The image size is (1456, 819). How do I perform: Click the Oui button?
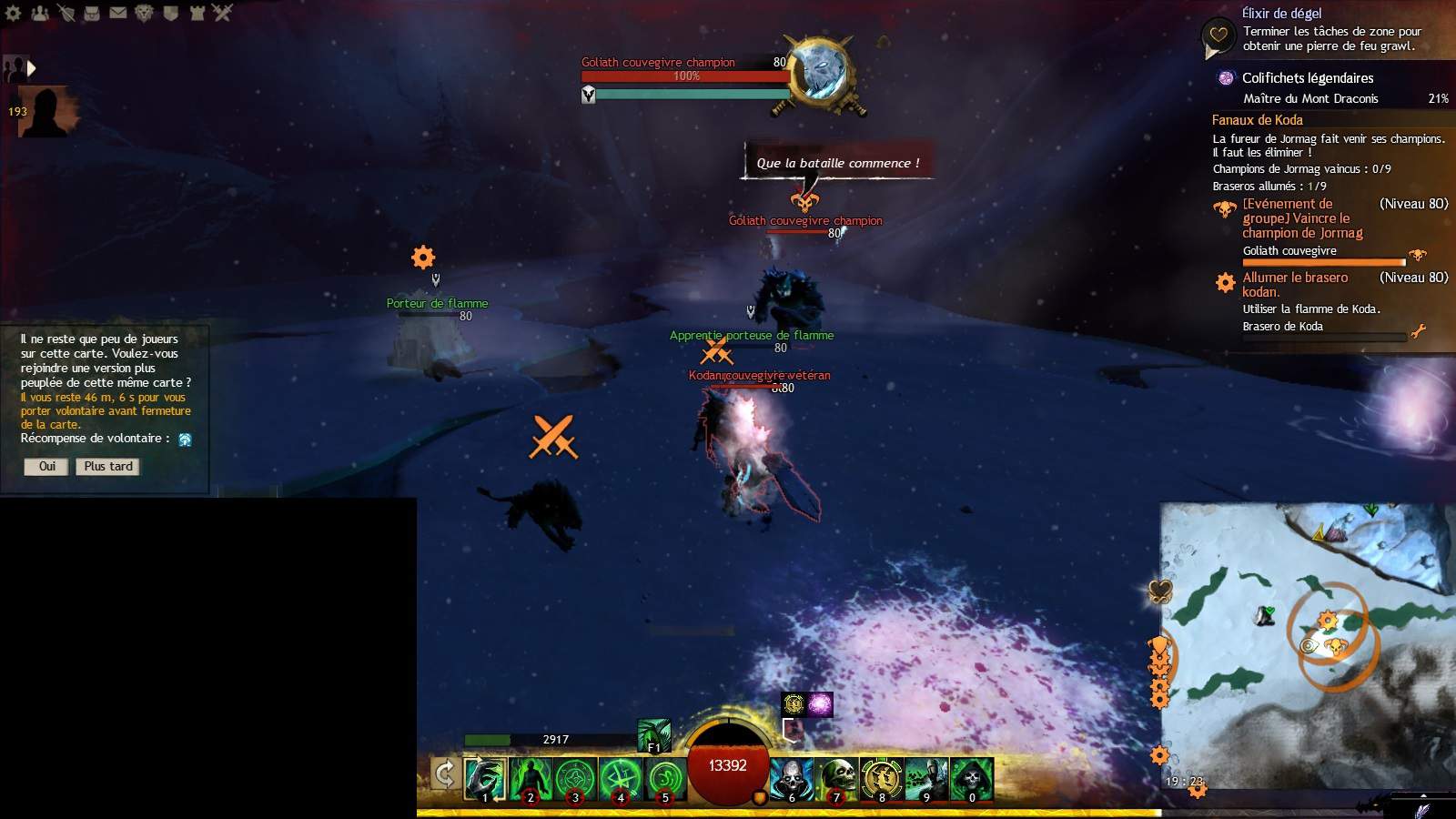pyautogui.click(x=46, y=467)
